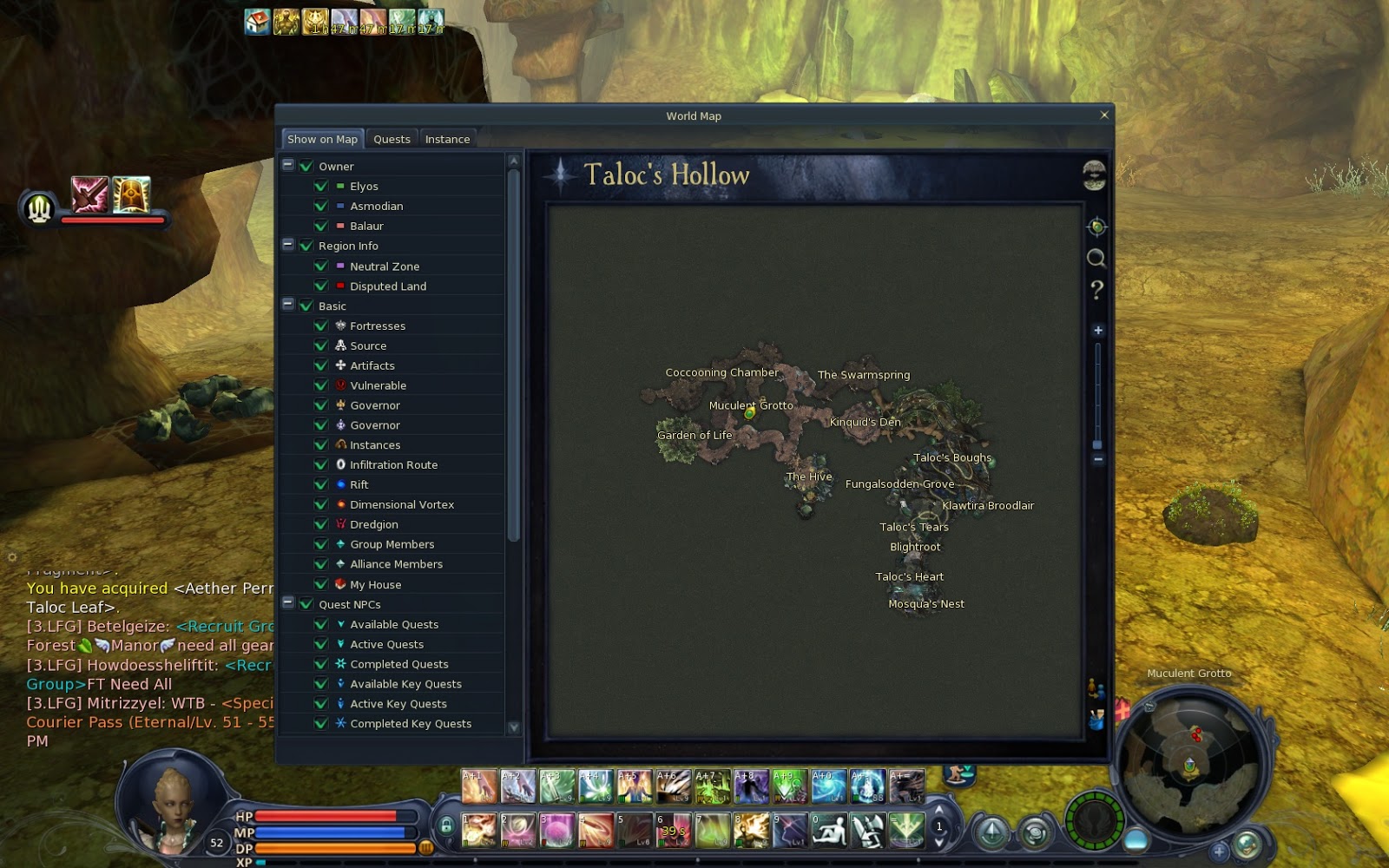
Task: Open map search with the magnifier icon
Action: pyautogui.click(x=1096, y=259)
